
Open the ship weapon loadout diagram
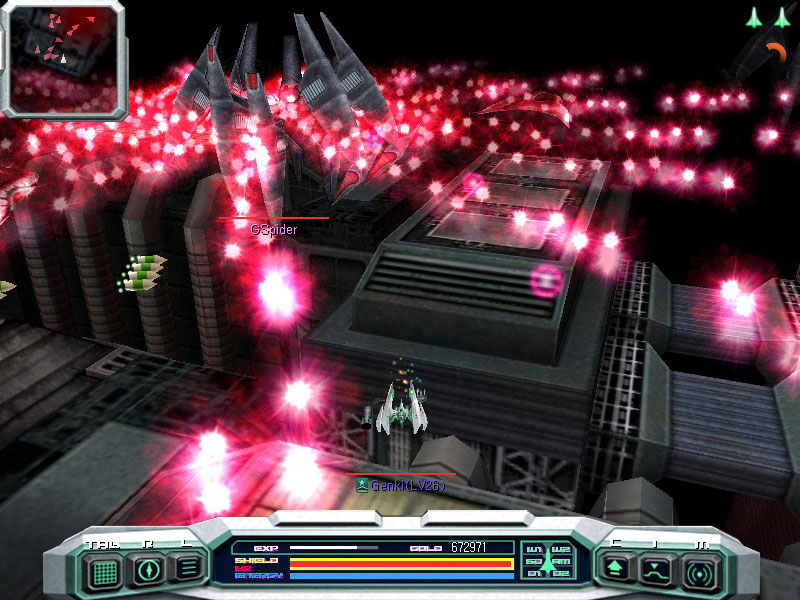546,561
